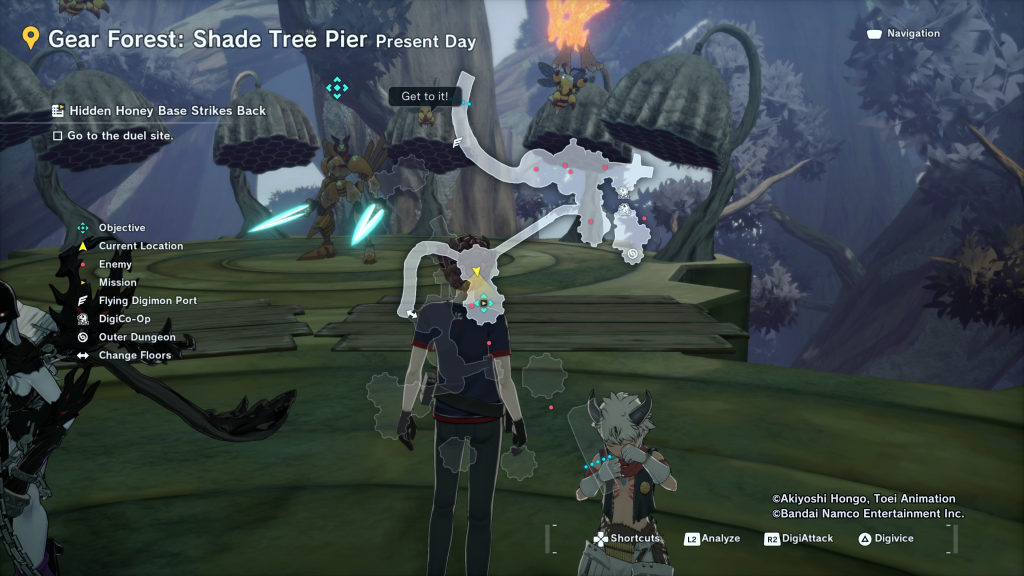Click the Gear Forest location pin icon
1024x576 pixels.
[x=31, y=39]
